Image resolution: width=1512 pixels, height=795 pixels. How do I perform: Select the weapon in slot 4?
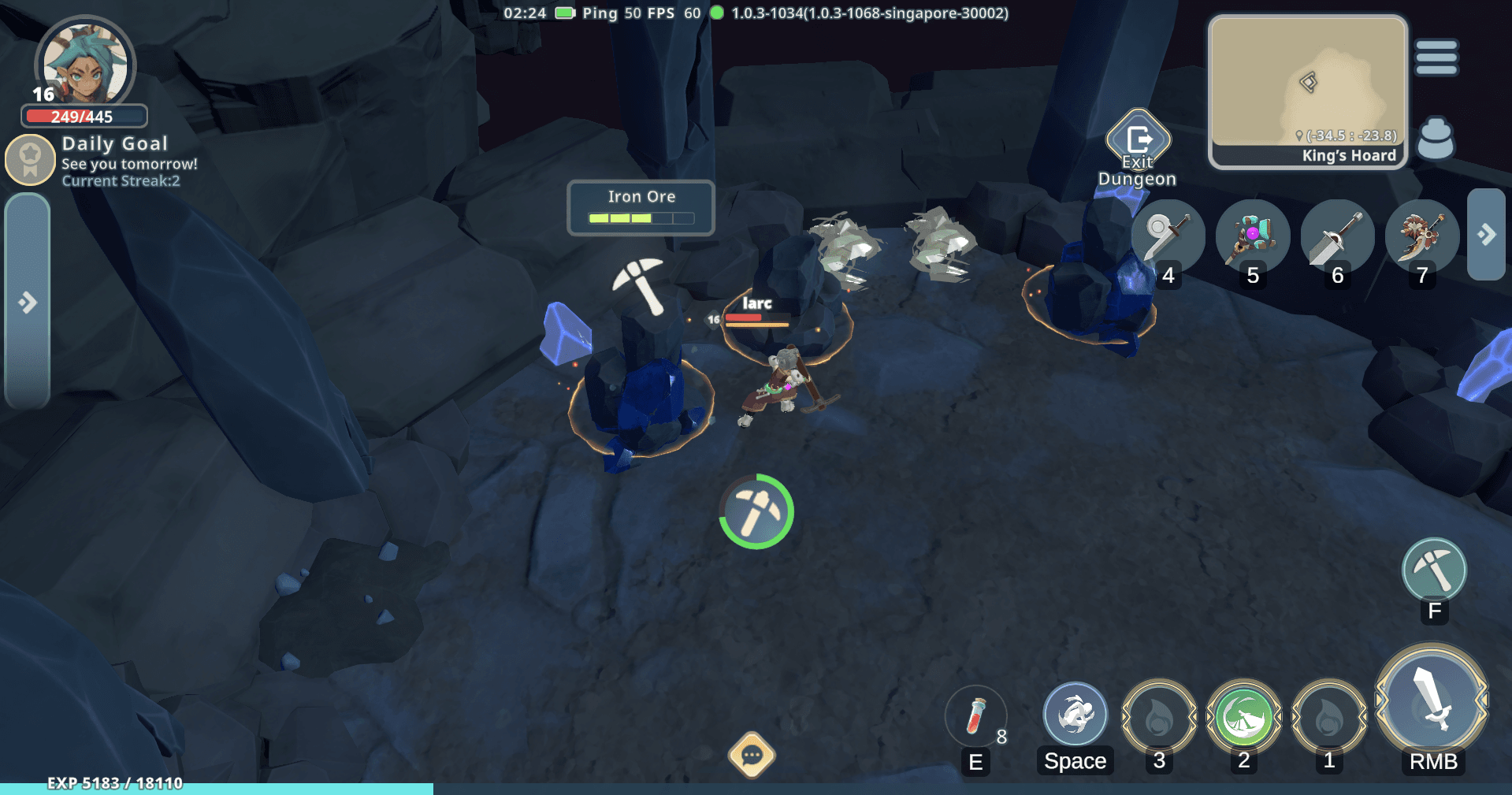[x=1167, y=236]
